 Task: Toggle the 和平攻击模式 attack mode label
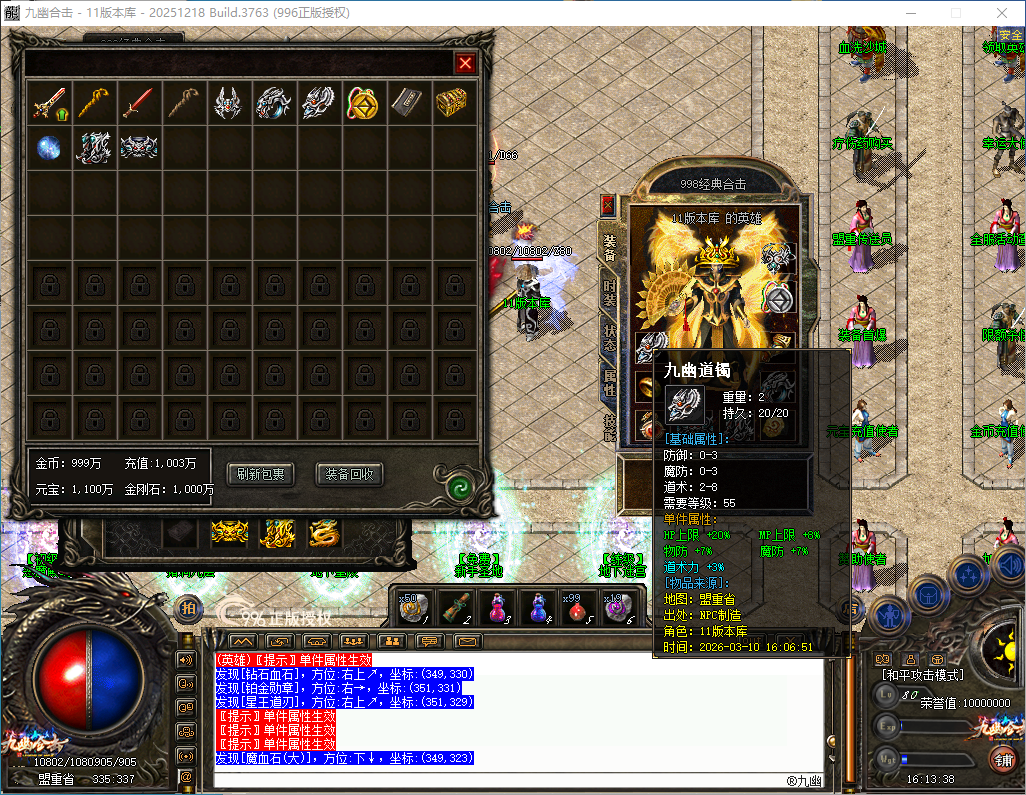coord(920,675)
